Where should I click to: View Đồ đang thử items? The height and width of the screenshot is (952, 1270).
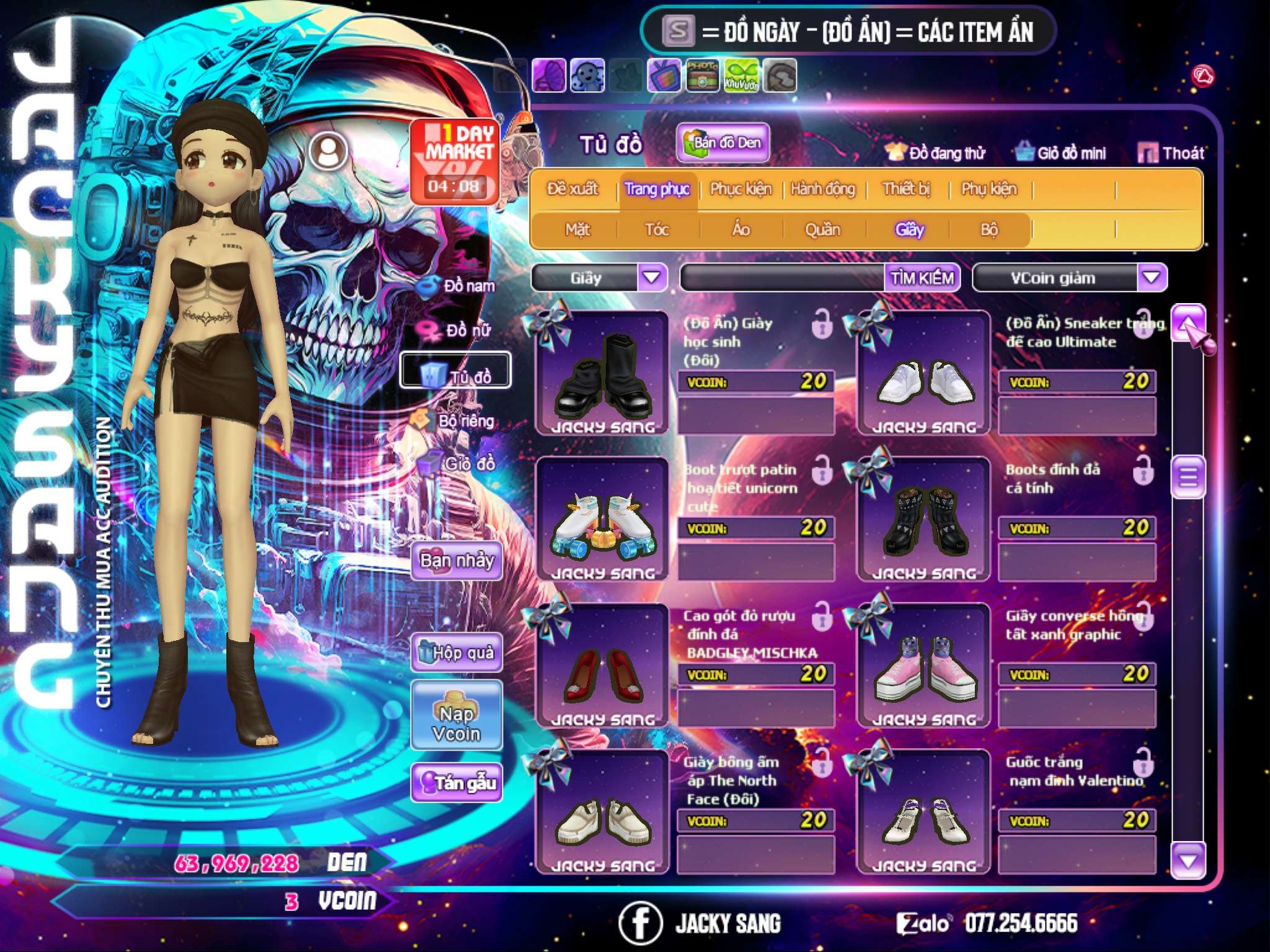(x=936, y=153)
